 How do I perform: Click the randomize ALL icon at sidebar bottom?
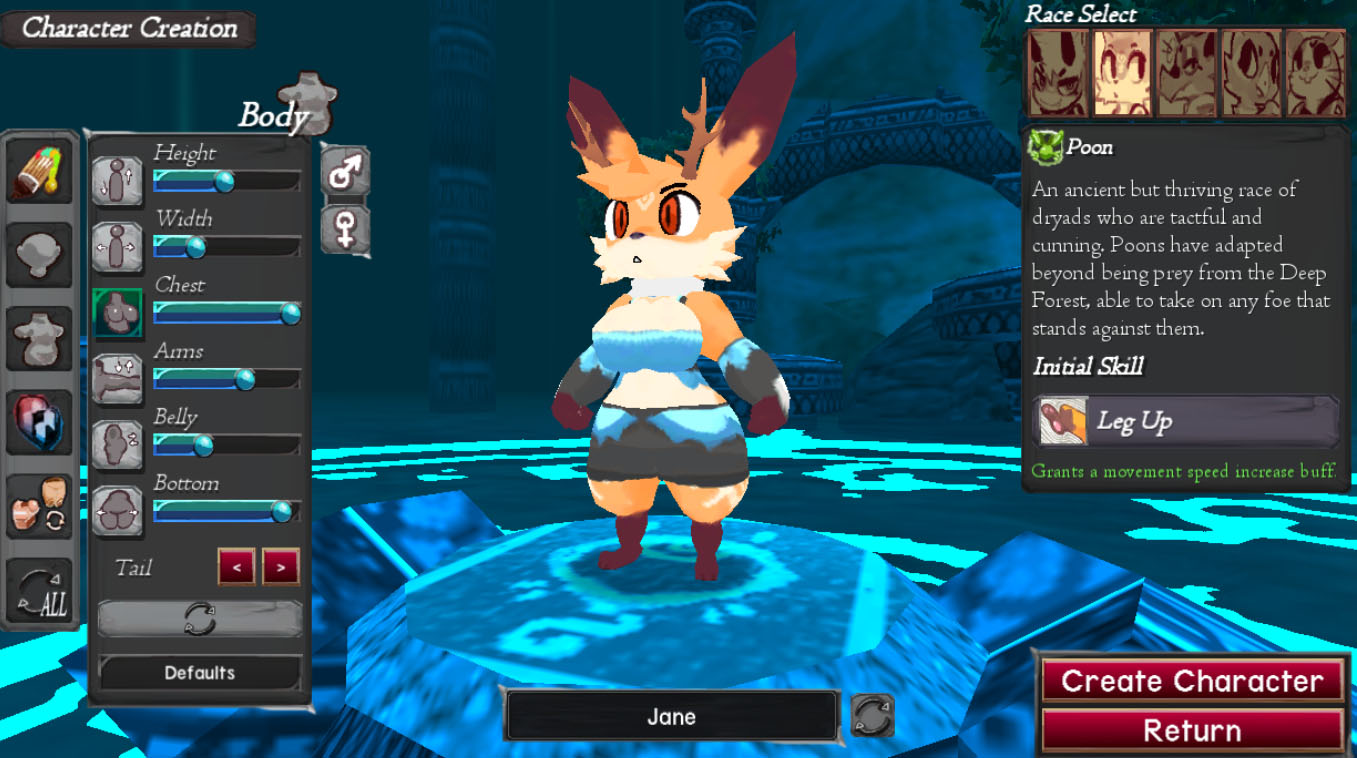(x=39, y=592)
